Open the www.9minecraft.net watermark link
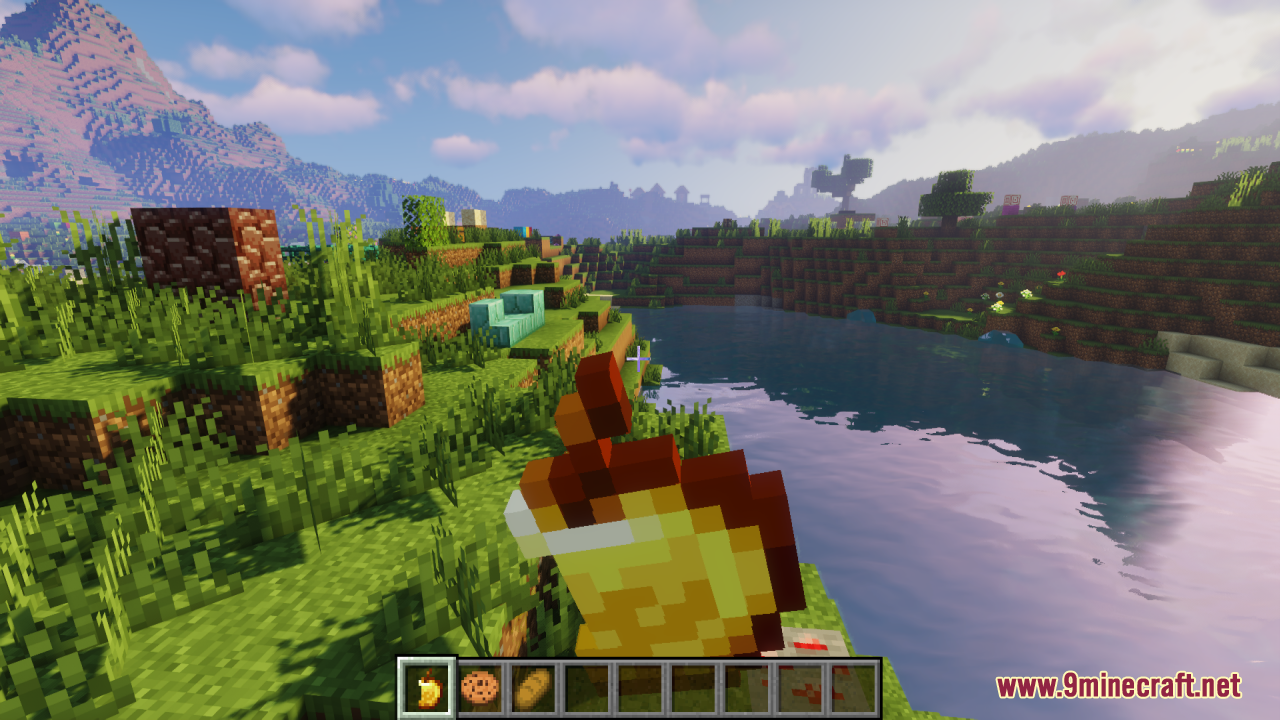The image size is (1280, 720). tap(1118, 686)
